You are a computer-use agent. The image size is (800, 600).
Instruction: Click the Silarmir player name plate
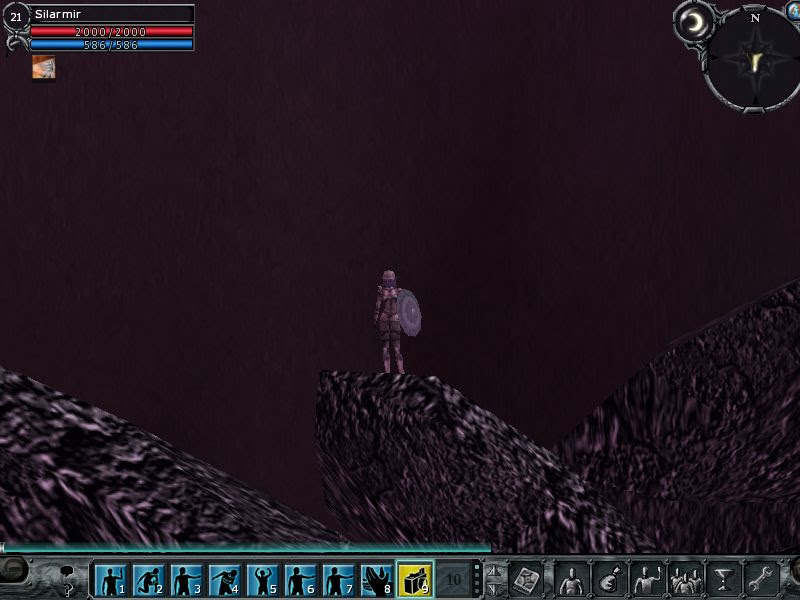click(x=111, y=15)
